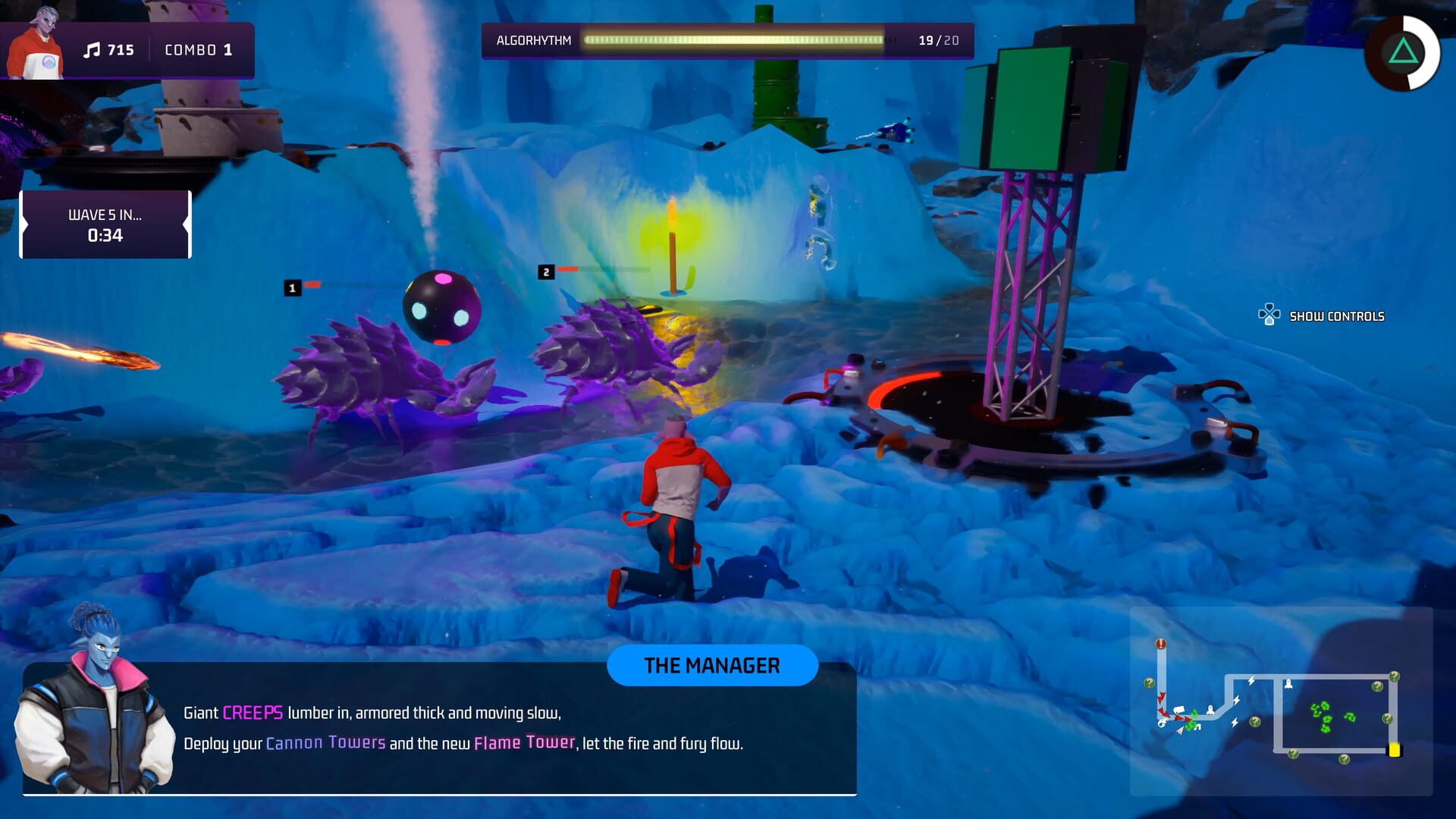The image size is (1456, 819).
Task: Click the red exclamation spawn marker on the minimap
Action: point(1160,643)
